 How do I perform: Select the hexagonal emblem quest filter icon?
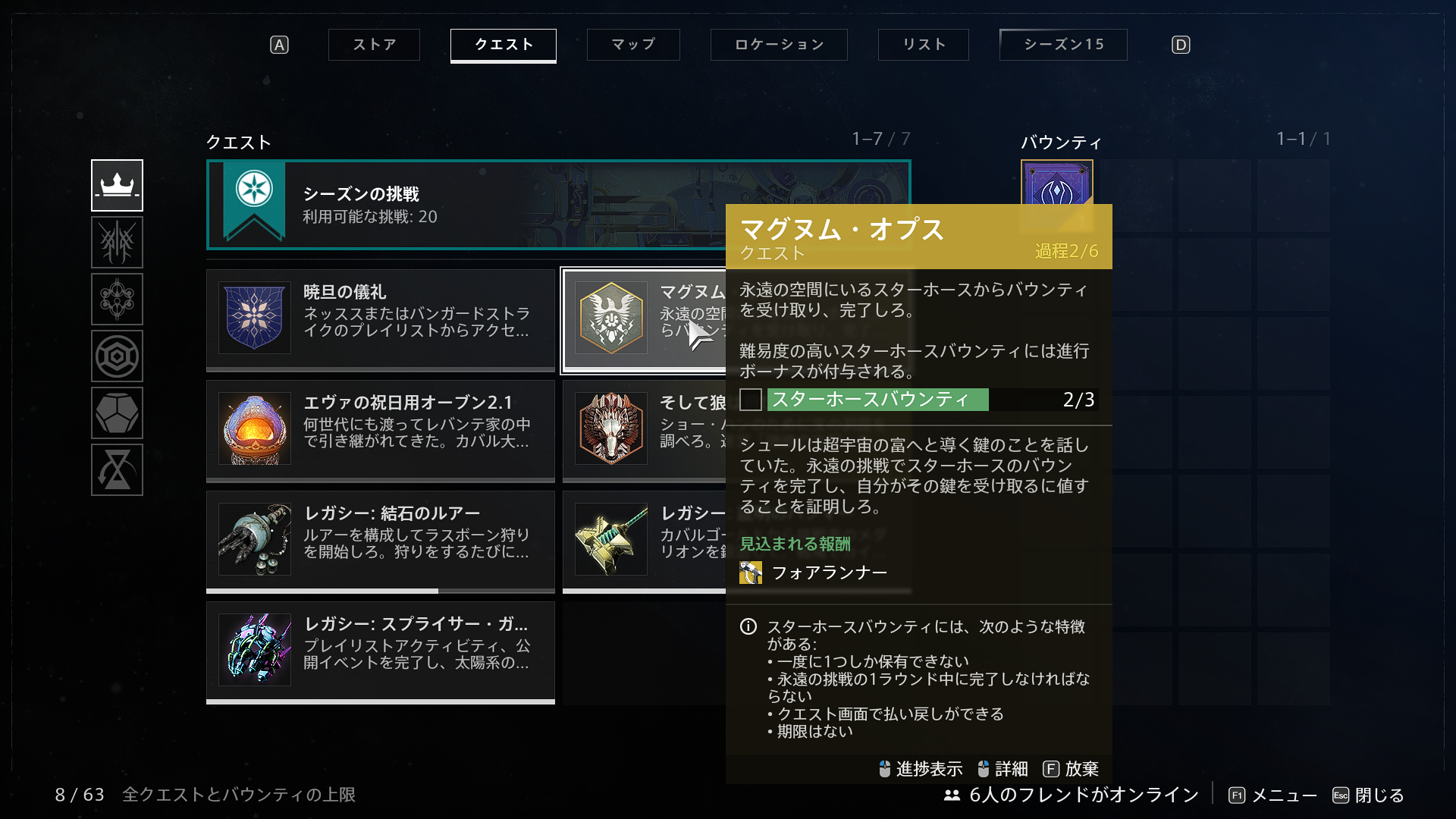[118, 356]
